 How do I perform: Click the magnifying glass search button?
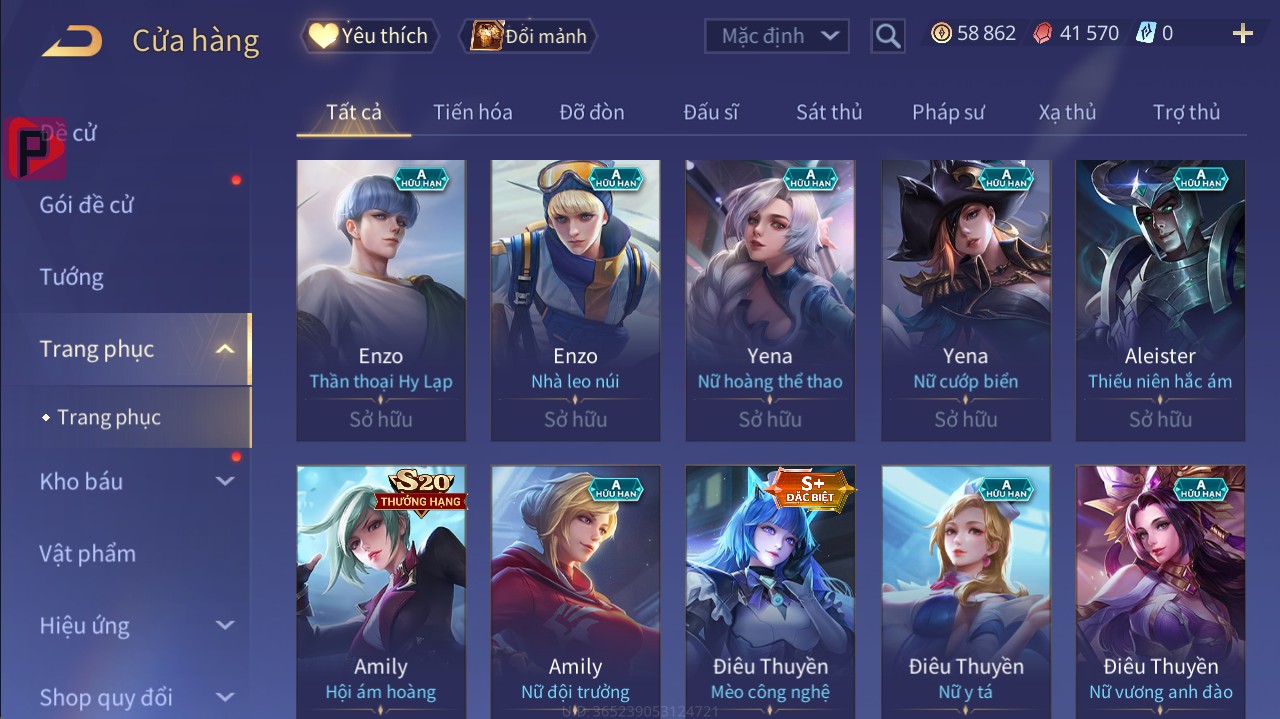888,36
